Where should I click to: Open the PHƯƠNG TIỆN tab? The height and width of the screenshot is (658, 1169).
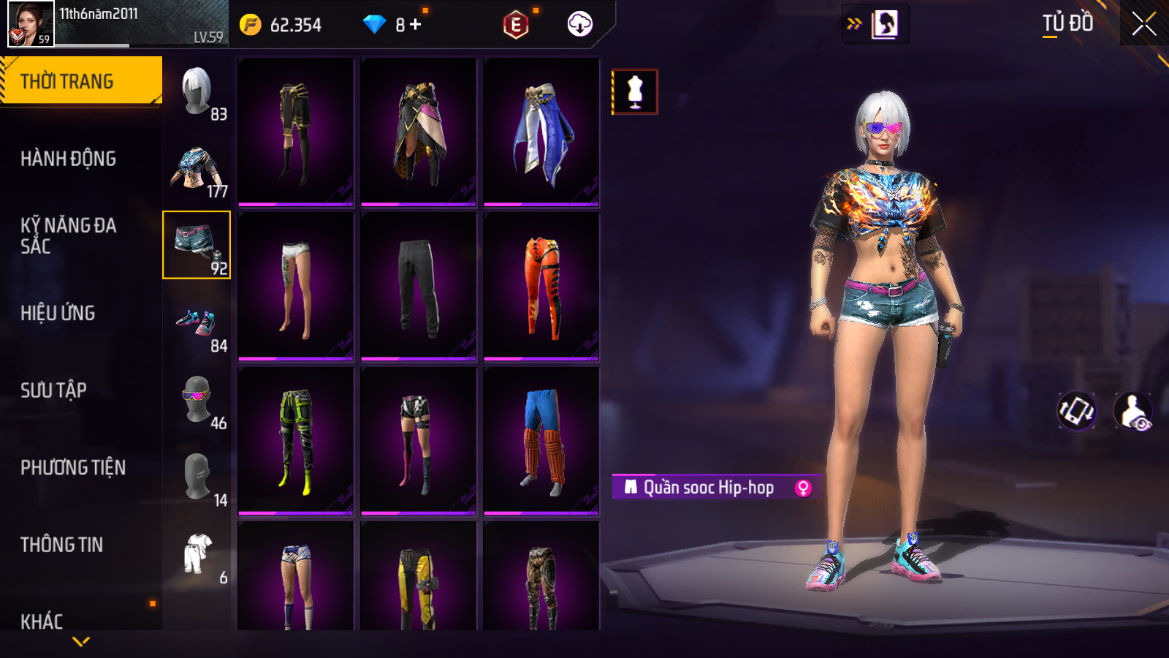click(73, 467)
